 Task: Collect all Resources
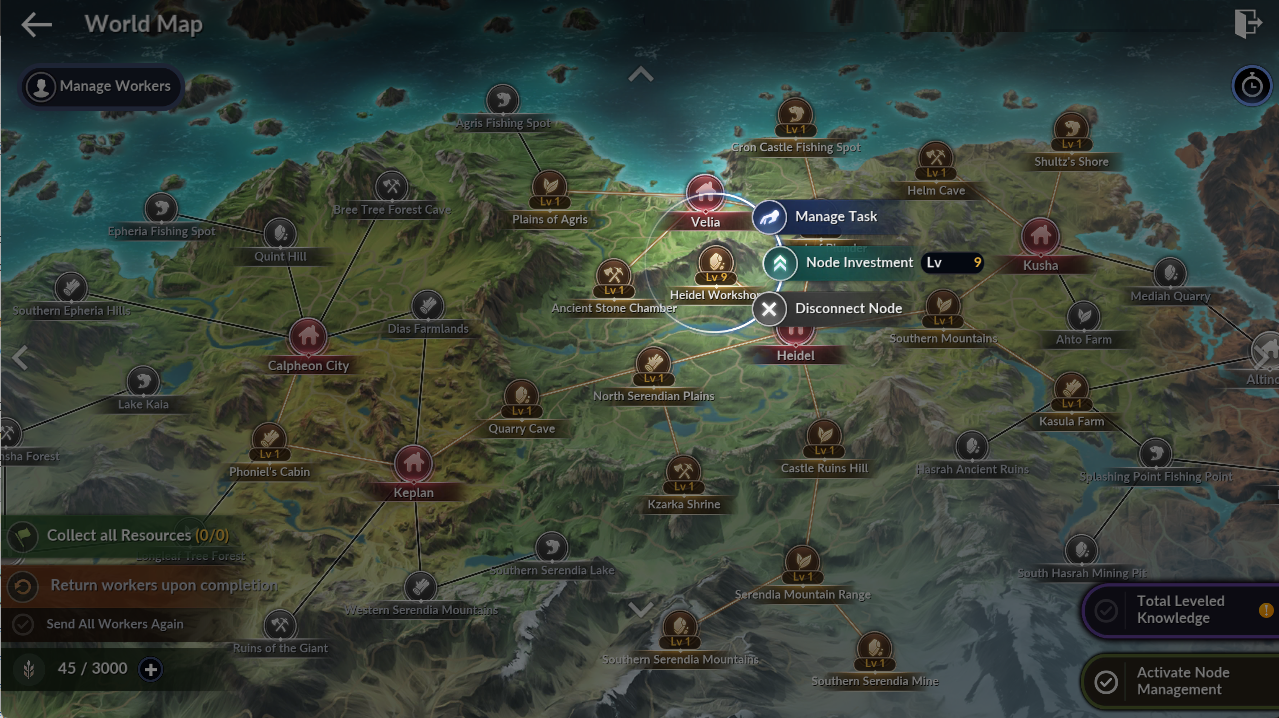pos(120,536)
